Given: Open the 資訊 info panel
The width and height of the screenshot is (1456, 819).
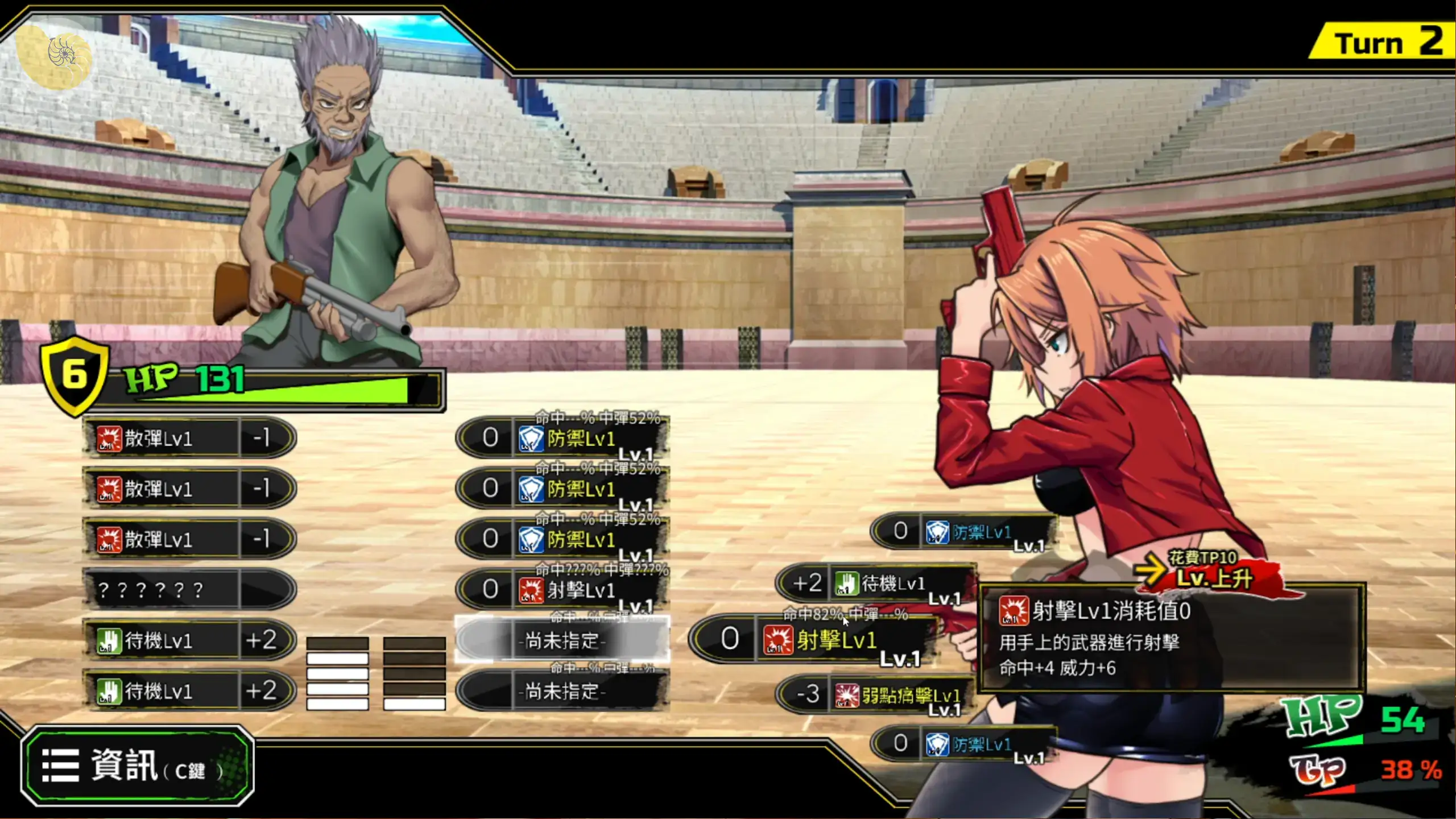Looking at the screenshot, I should coord(138,766).
